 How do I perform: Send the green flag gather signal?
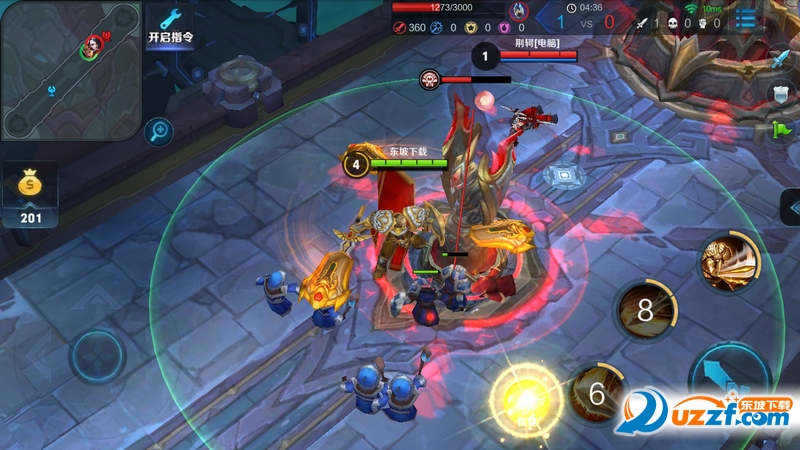780,129
